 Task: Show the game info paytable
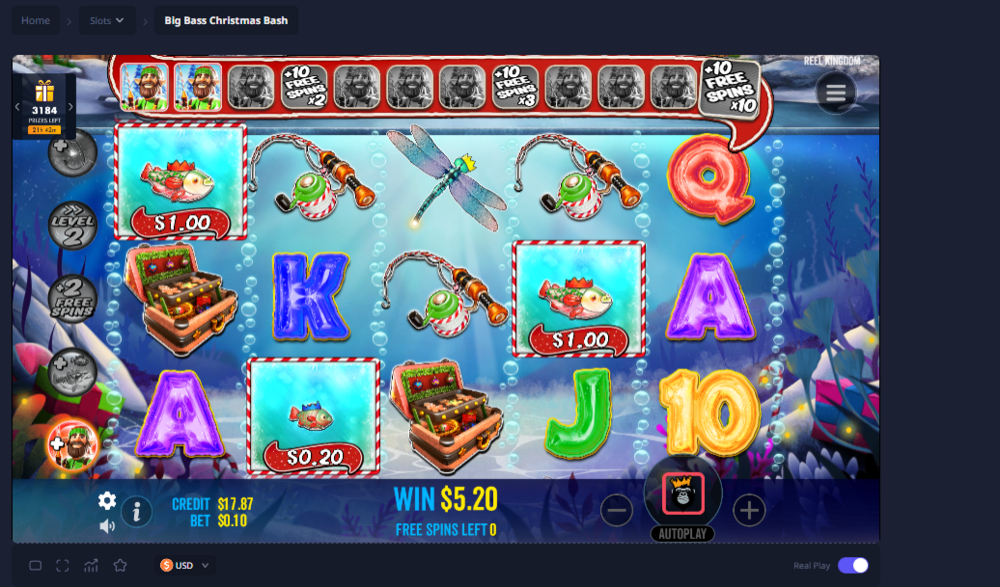pyautogui.click(x=136, y=512)
